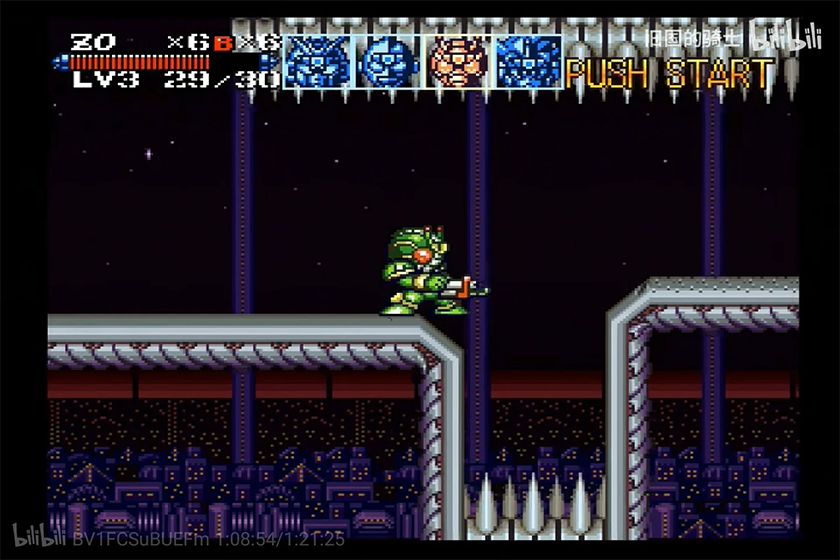This screenshot has width=840, height=560.
Task: Select the highlighted orange character portrait
Action: coord(458,62)
